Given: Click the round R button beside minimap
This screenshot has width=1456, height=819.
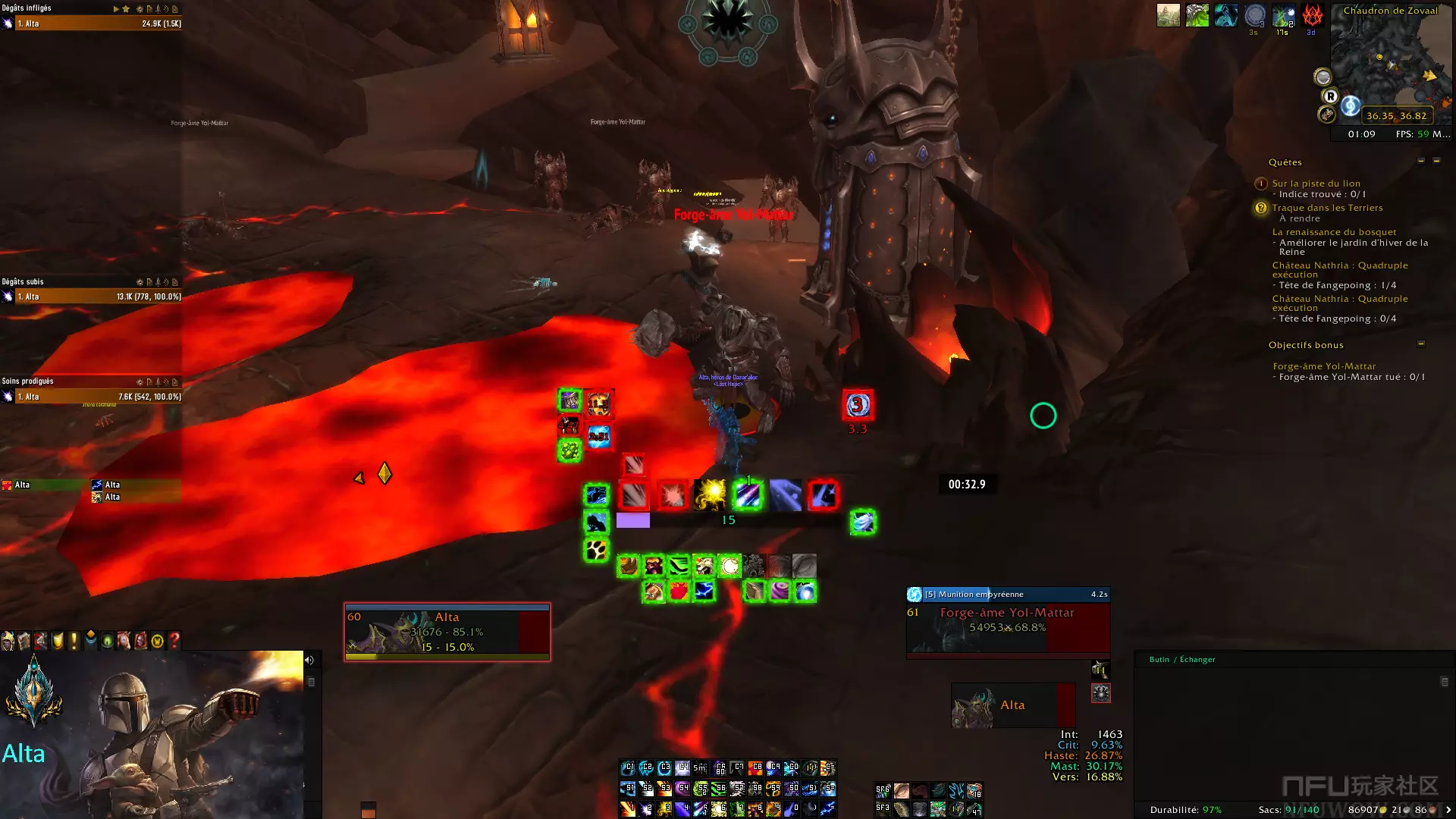Looking at the screenshot, I should click(x=1330, y=96).
